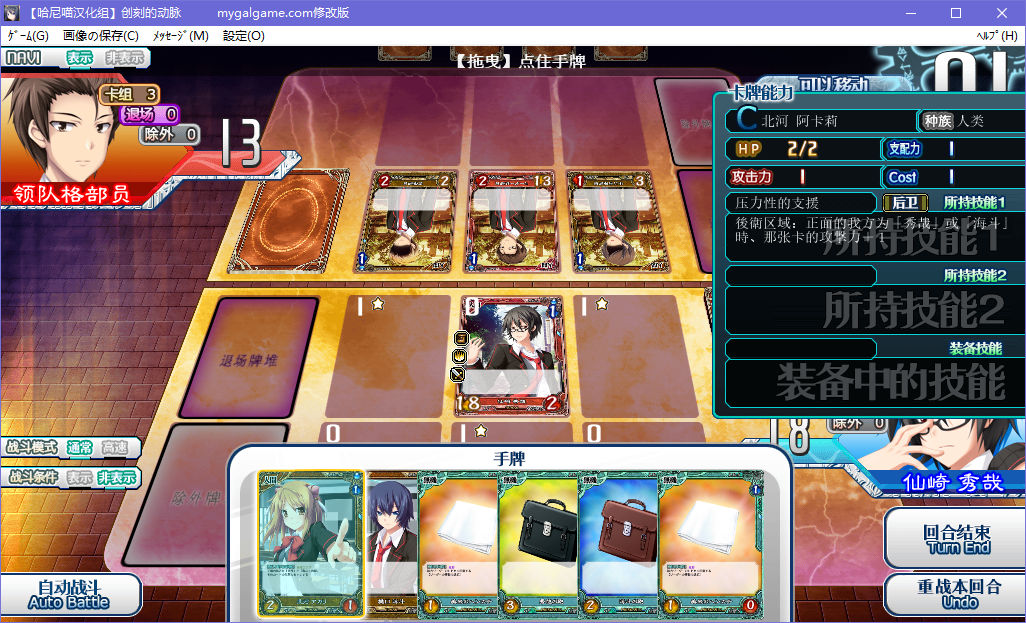Hide the NAVI with 非表示
This screenshot has height=623, width=1026.
coord(124,58)
